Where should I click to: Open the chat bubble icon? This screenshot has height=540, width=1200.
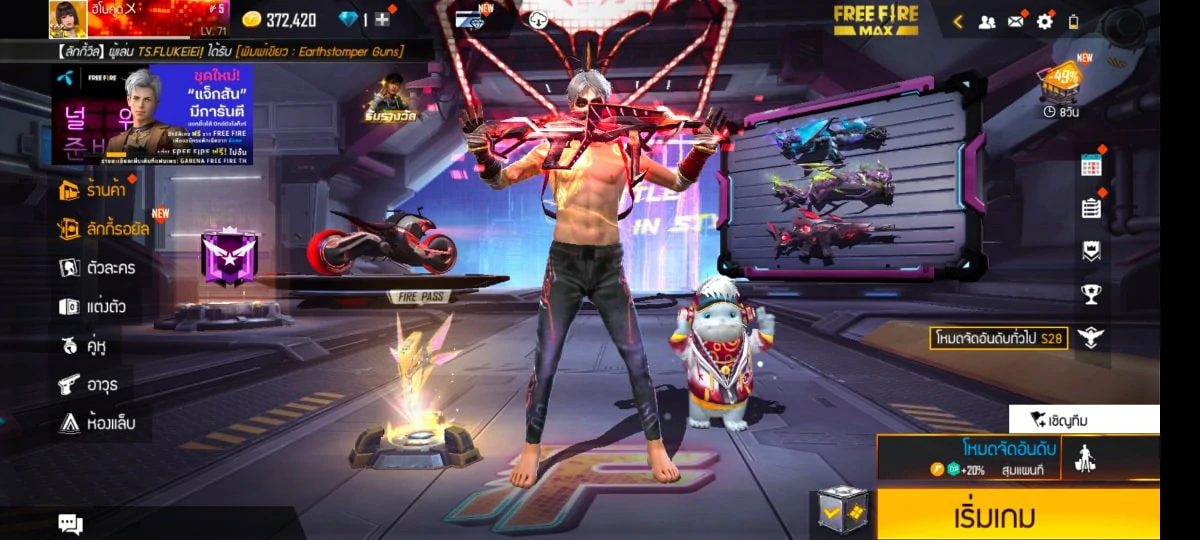70,523
